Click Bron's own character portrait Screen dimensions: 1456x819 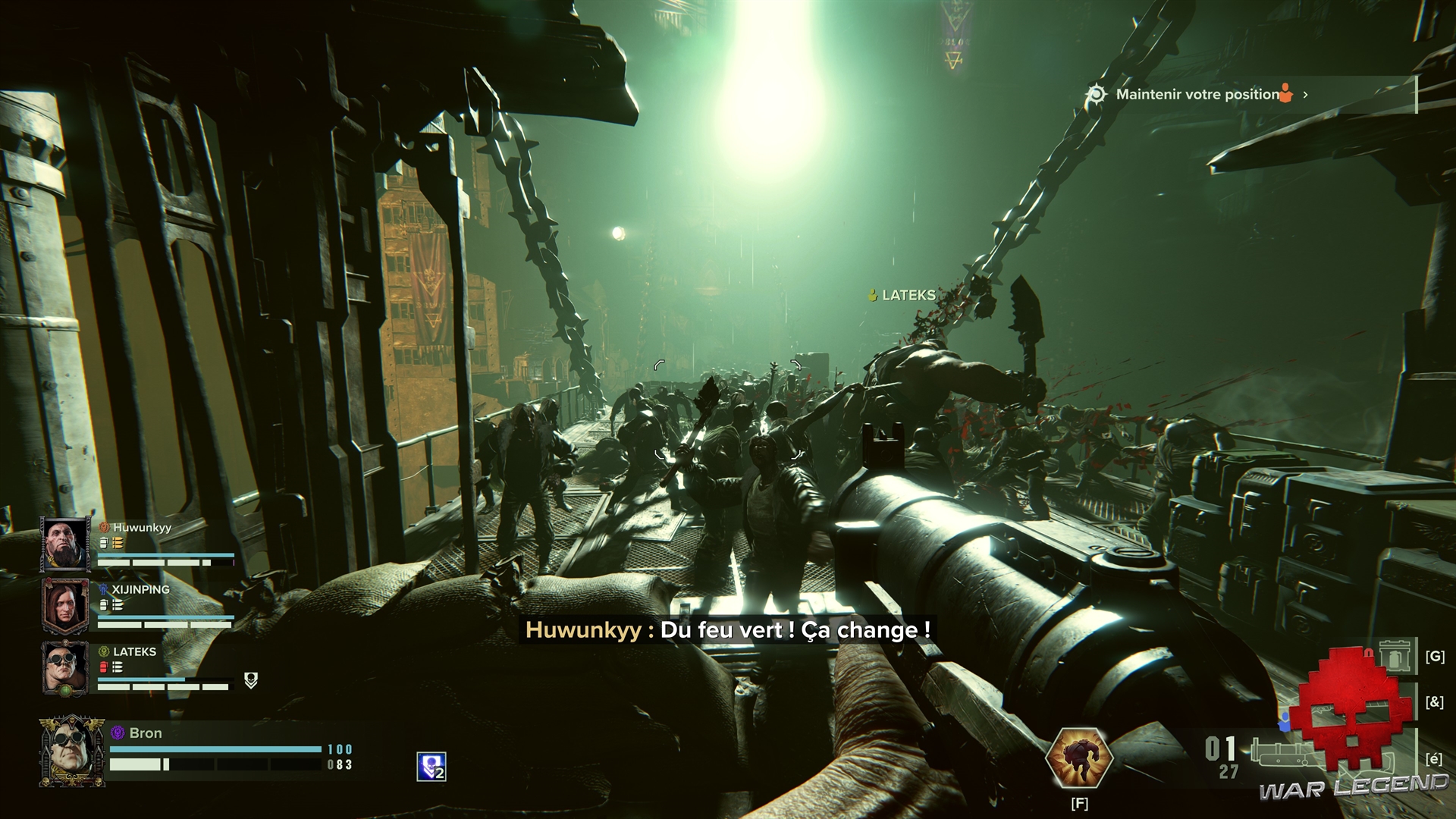pyautogui.click(x=72, y=751)
